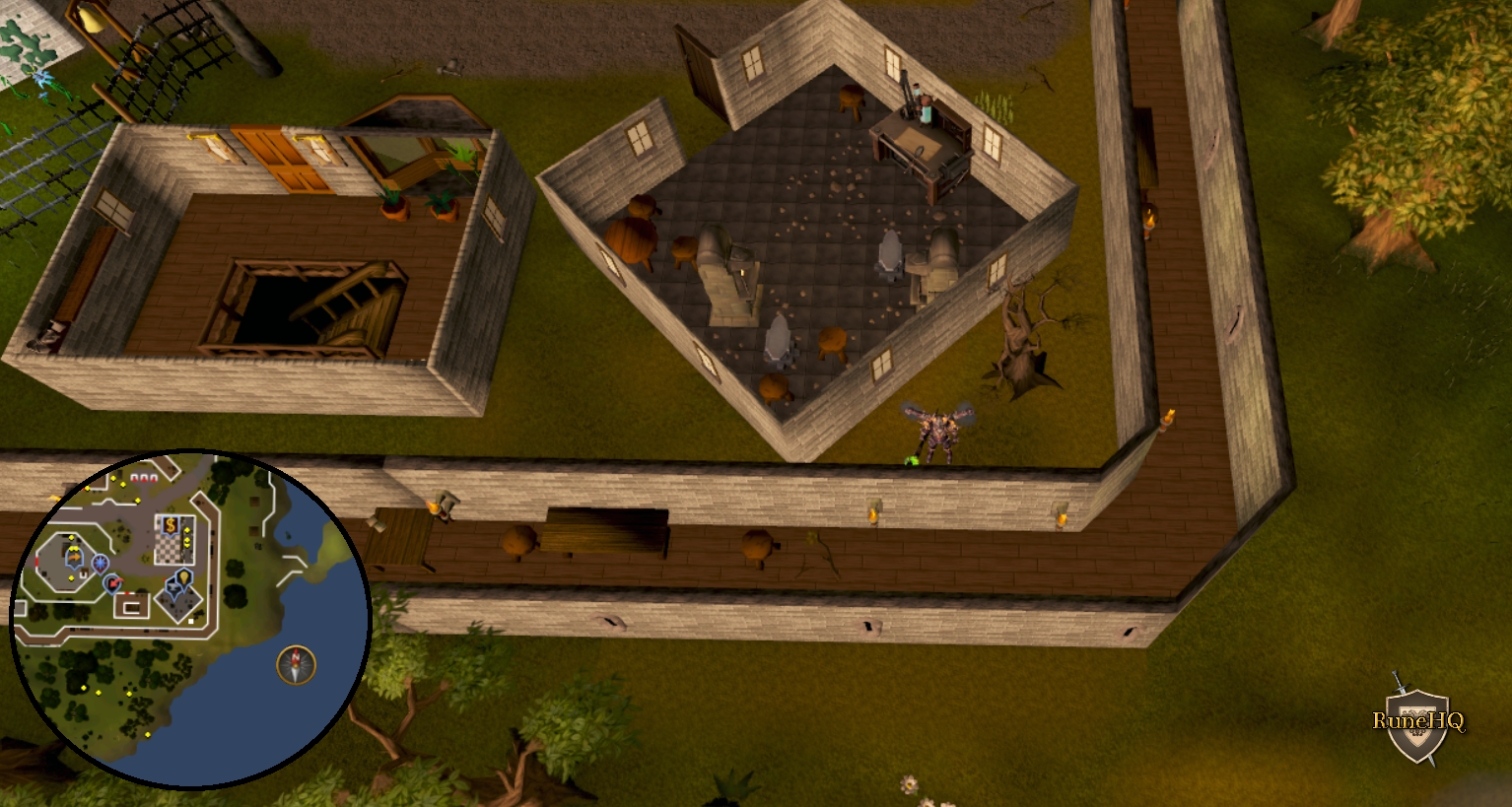Click the compass in the minimap water area
Screen dimensions: 1512x807
pyautogui.click(x=295, y=664)
